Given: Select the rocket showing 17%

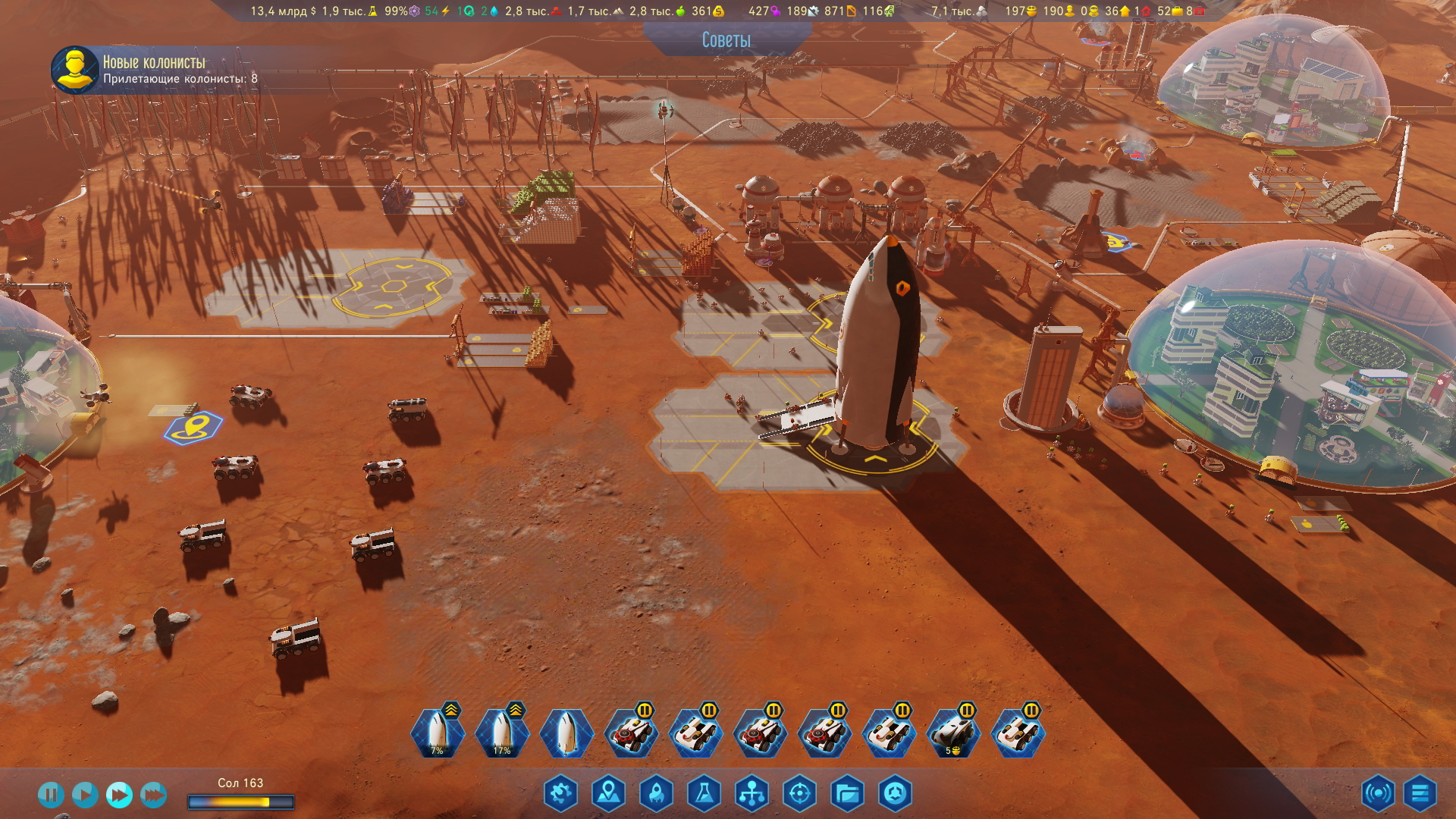Looking at the screenshot, I should pos(501,733).
